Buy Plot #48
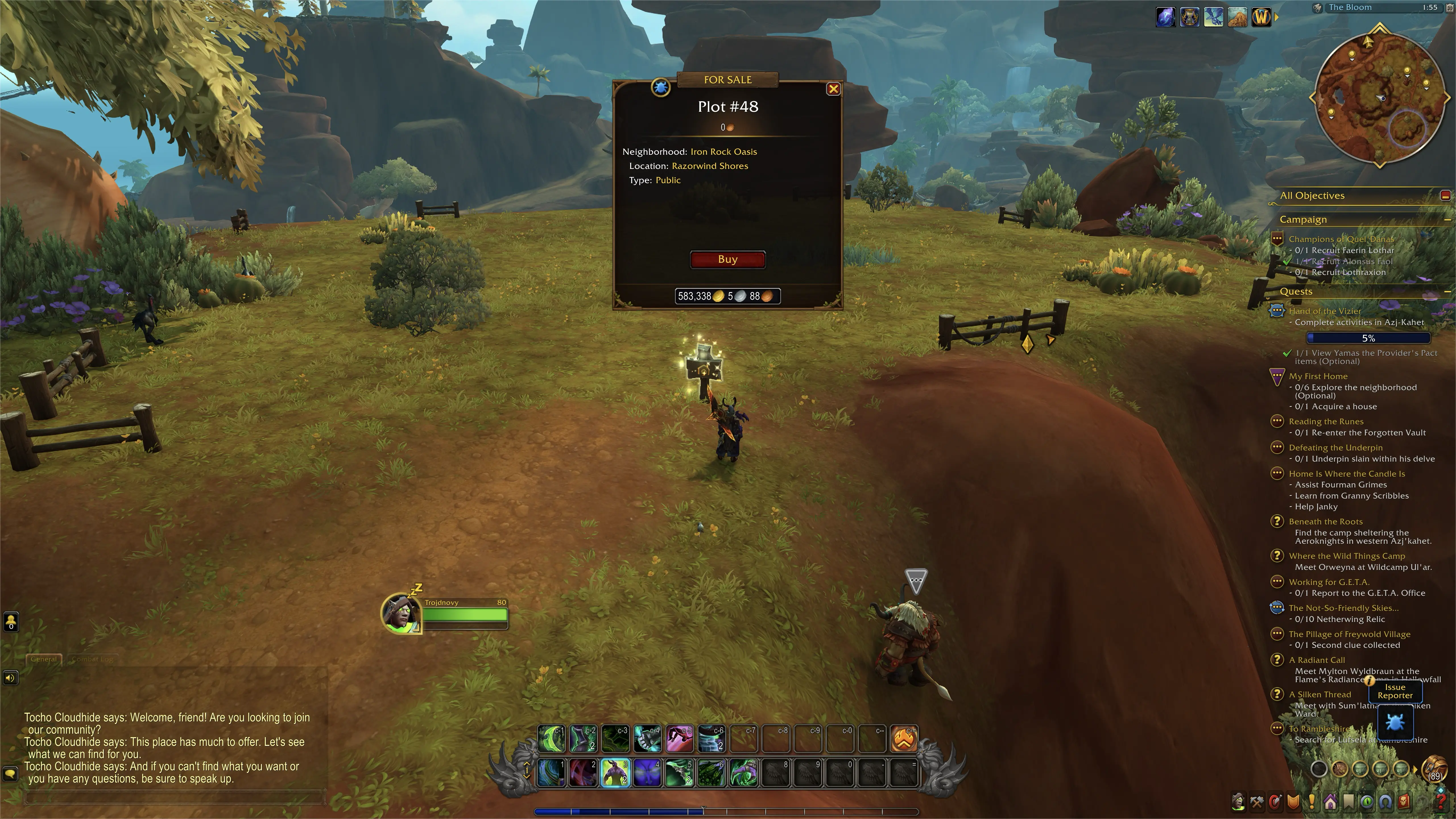 pyautogui.click(x=727, y=259)
